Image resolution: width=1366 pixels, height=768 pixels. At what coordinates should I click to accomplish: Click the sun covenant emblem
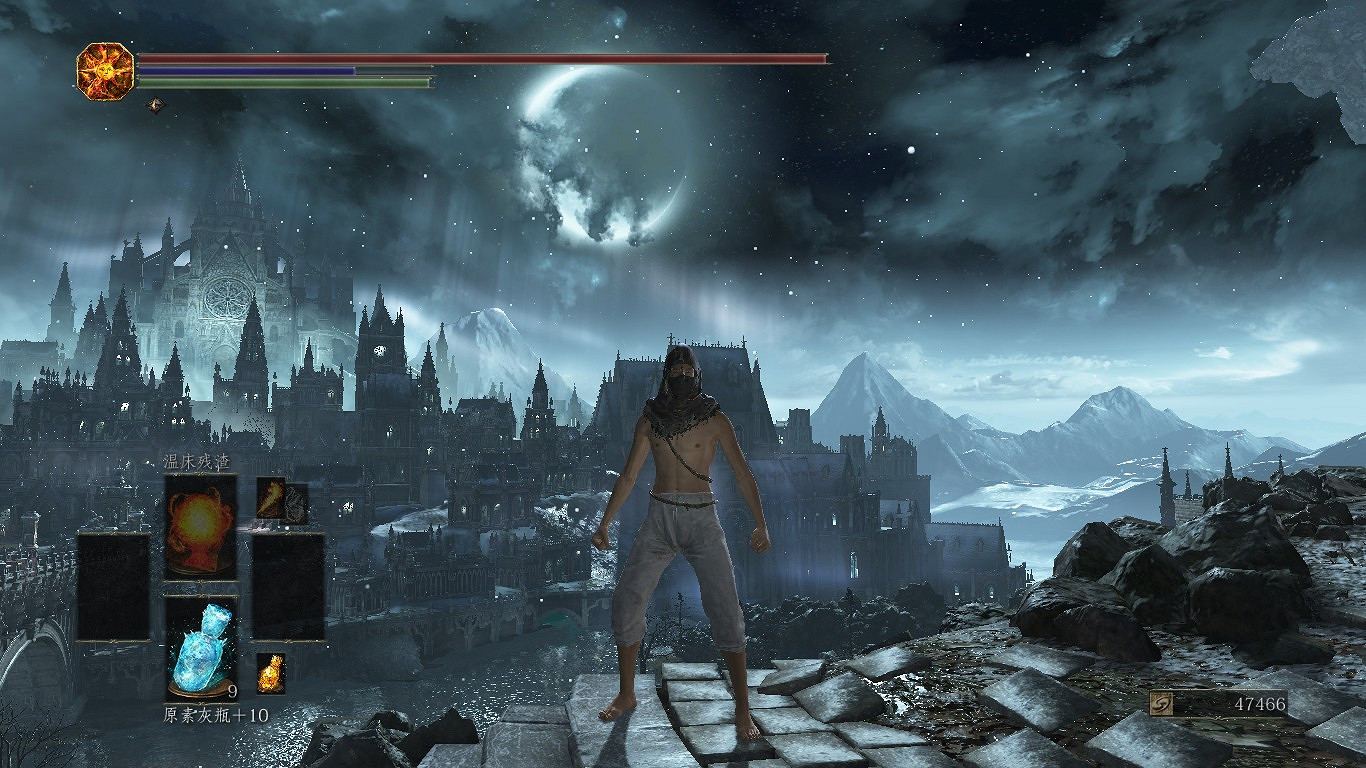click(x=105, y=71)
